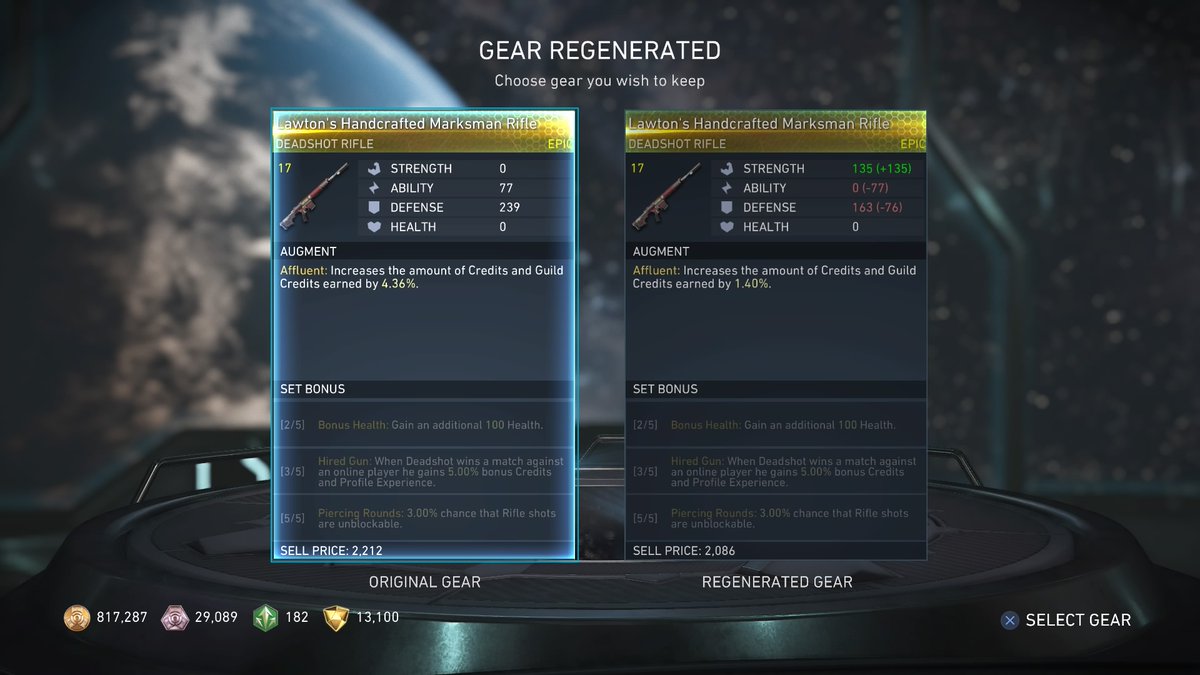The image size is (1200, 675).
Task: Choose the Original Gear card
Action: pyautogui.click(x=424, y=335)
